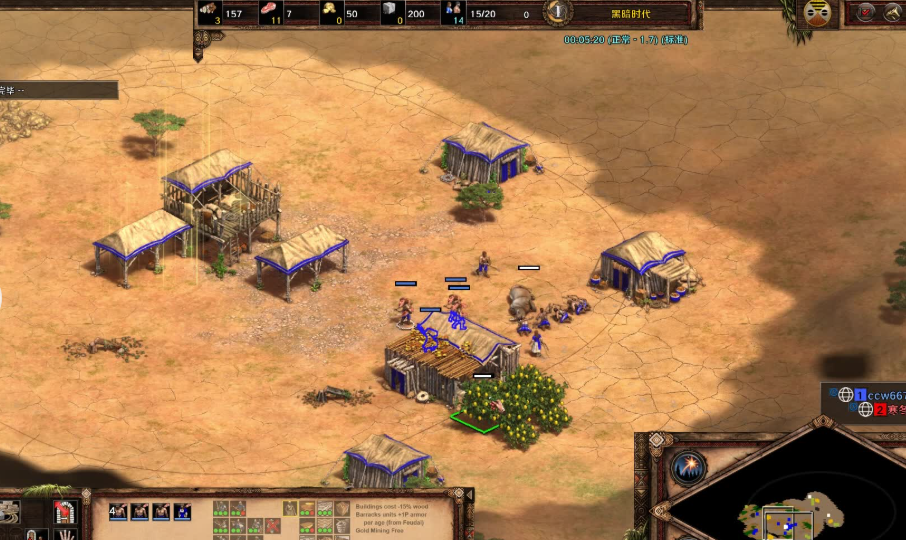Select the blue-clothed villager portrait
Image resolution: width=906 pixels, height=540 pixels.
tap(182, 512)
